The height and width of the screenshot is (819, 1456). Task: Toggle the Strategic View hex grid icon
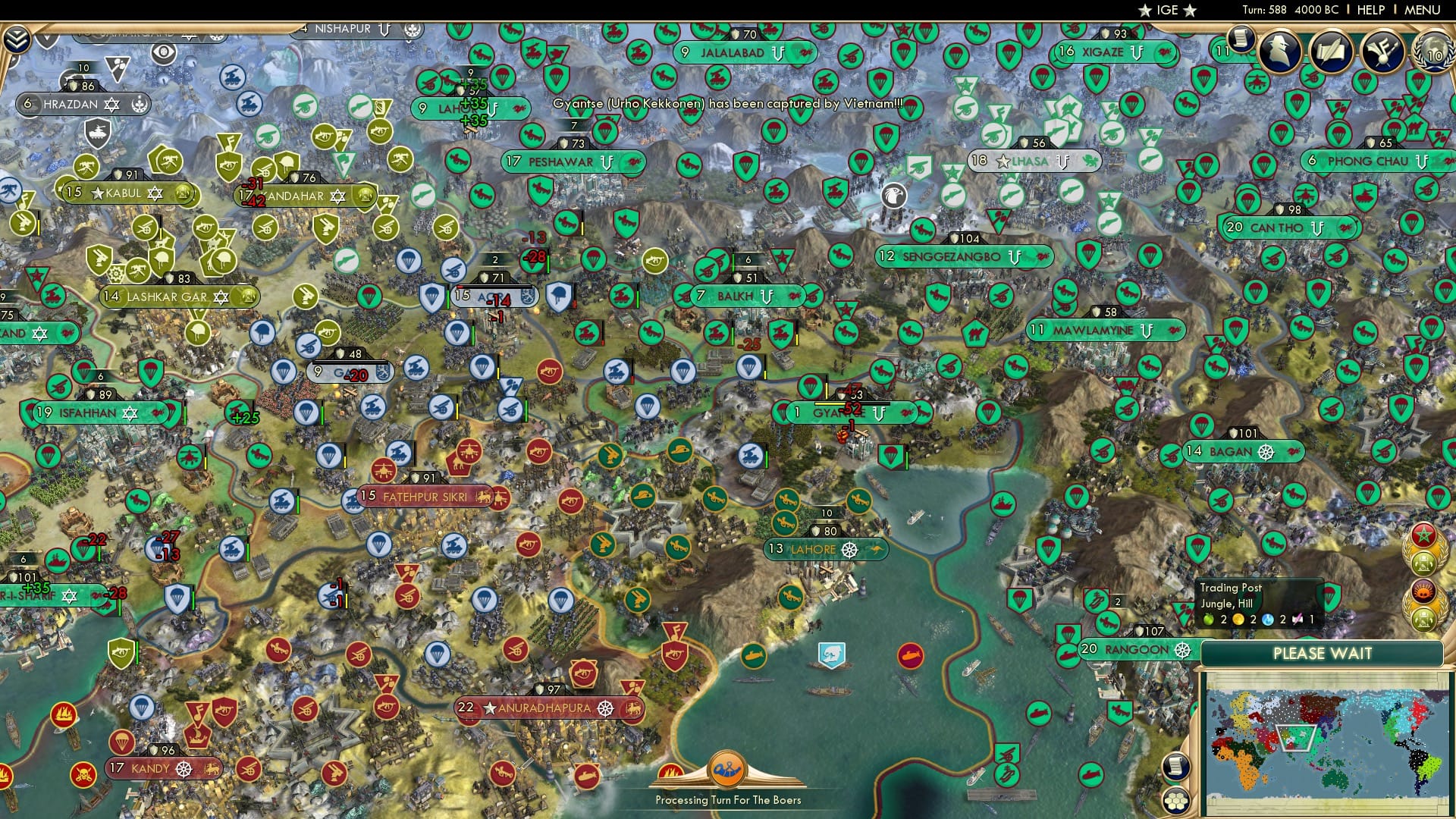(x=1177, y=802)
